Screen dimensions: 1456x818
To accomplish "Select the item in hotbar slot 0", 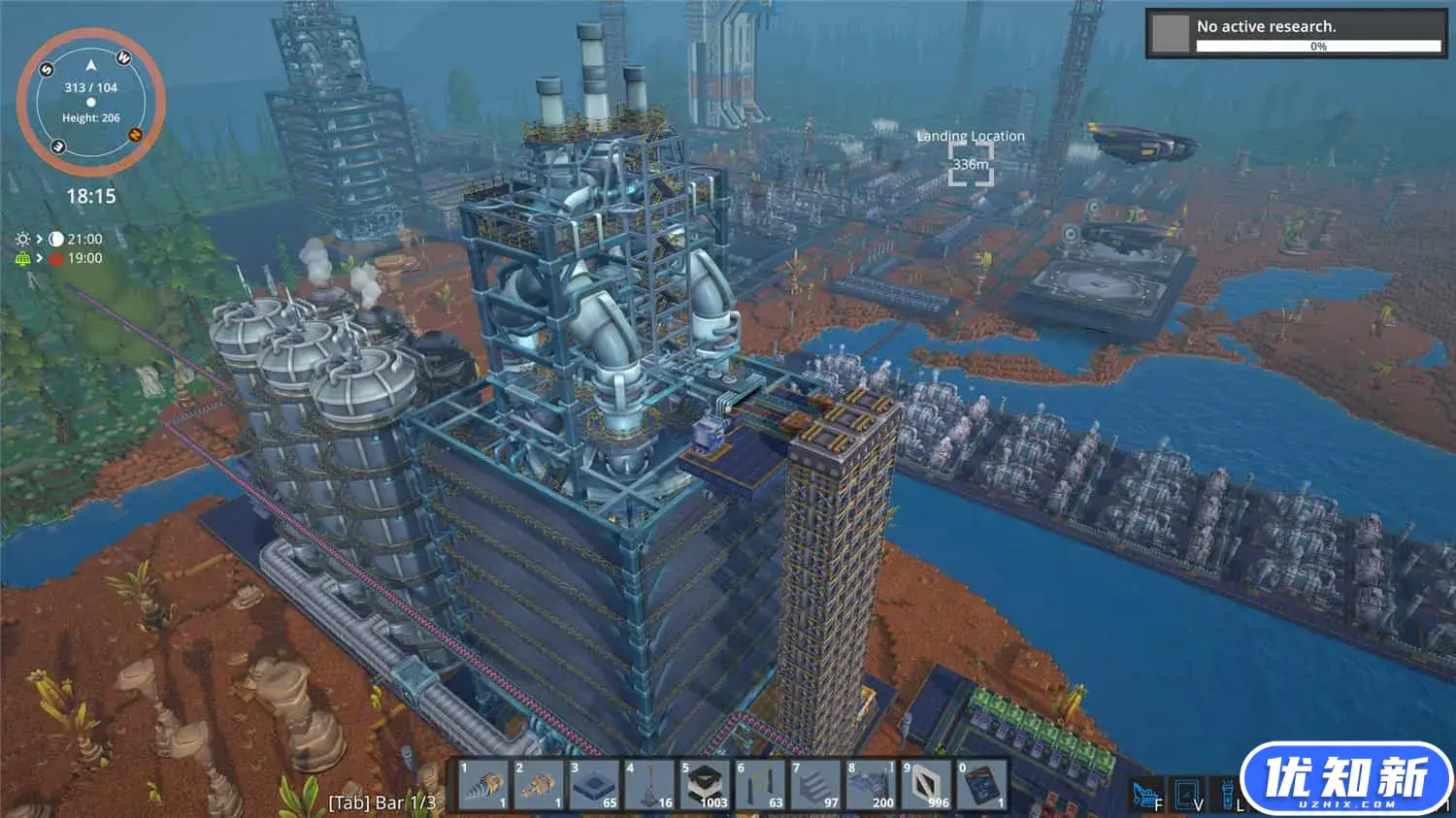I will (981, 784).
